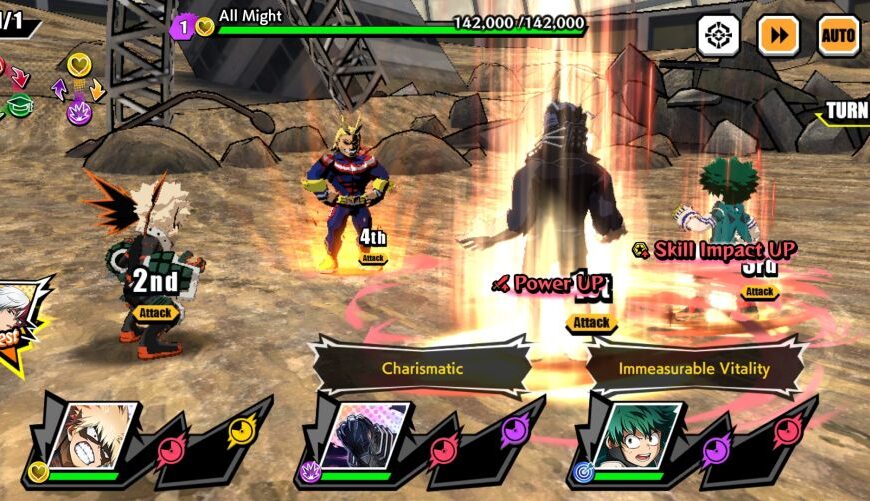Toggle AUTO battle mode
Image resolution: width=870 pixels, height=501 pixels.
click(838, 36)
